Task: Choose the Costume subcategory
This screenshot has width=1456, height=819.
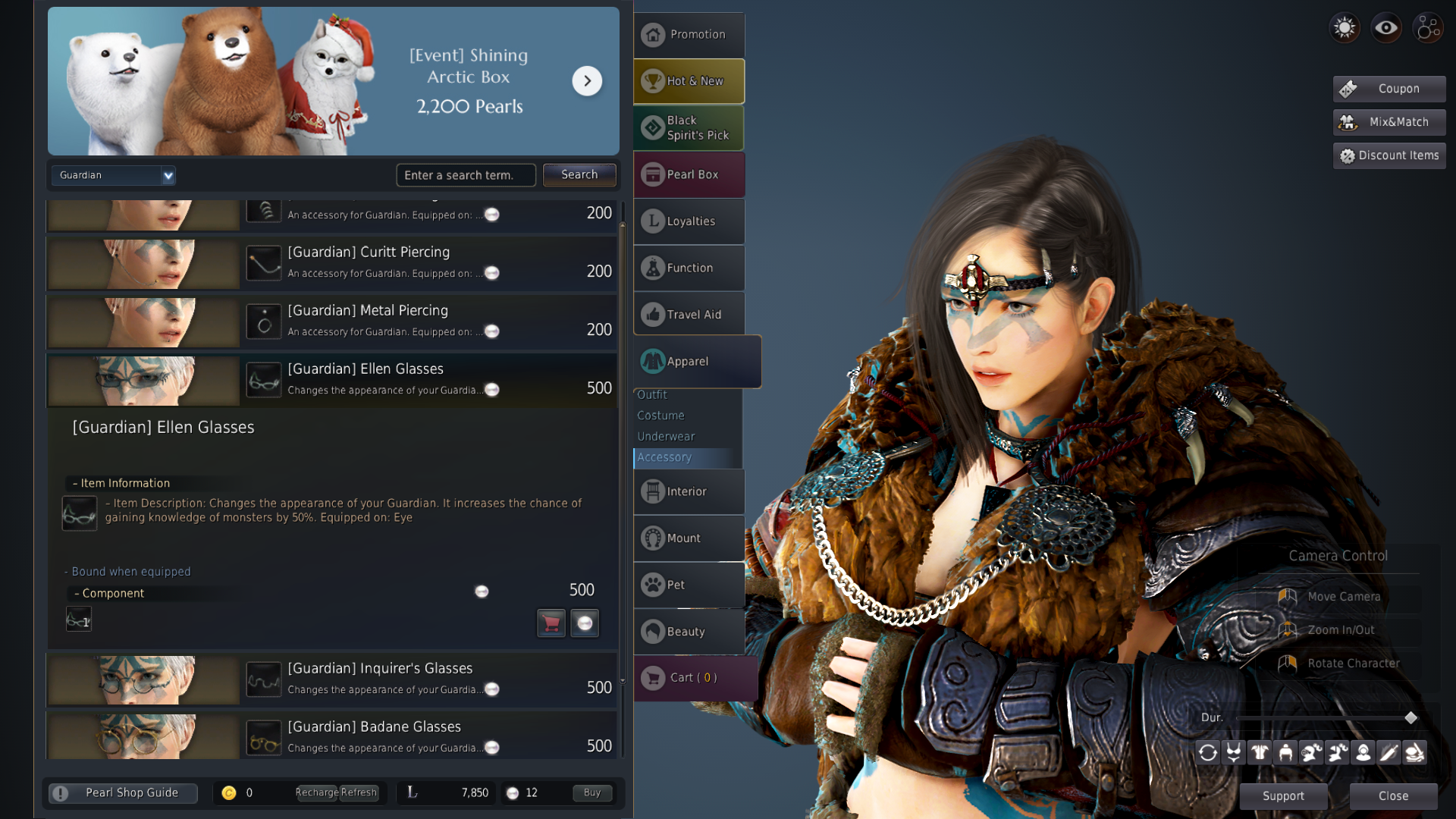Action: (x=661, y=416)
